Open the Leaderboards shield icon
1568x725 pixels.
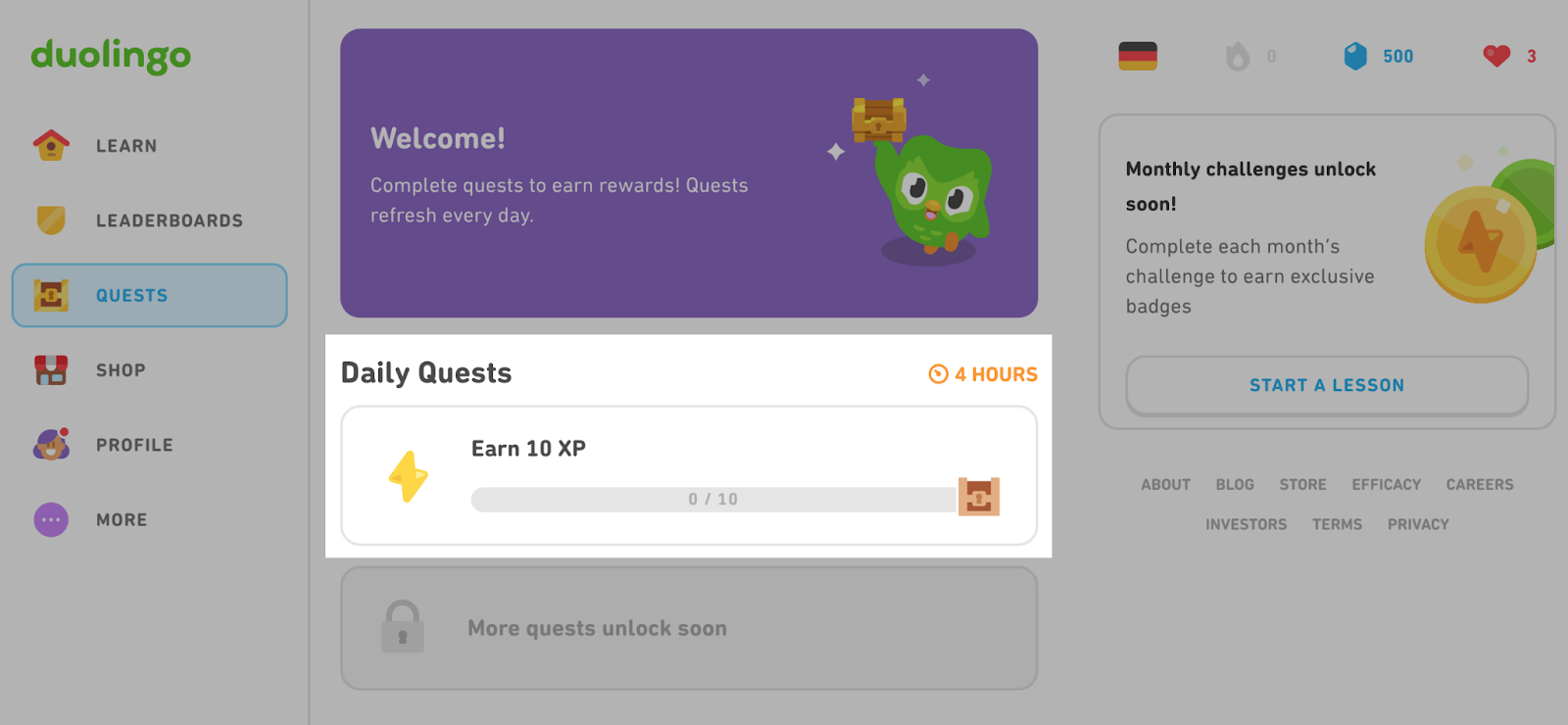(x=50, y=219)
